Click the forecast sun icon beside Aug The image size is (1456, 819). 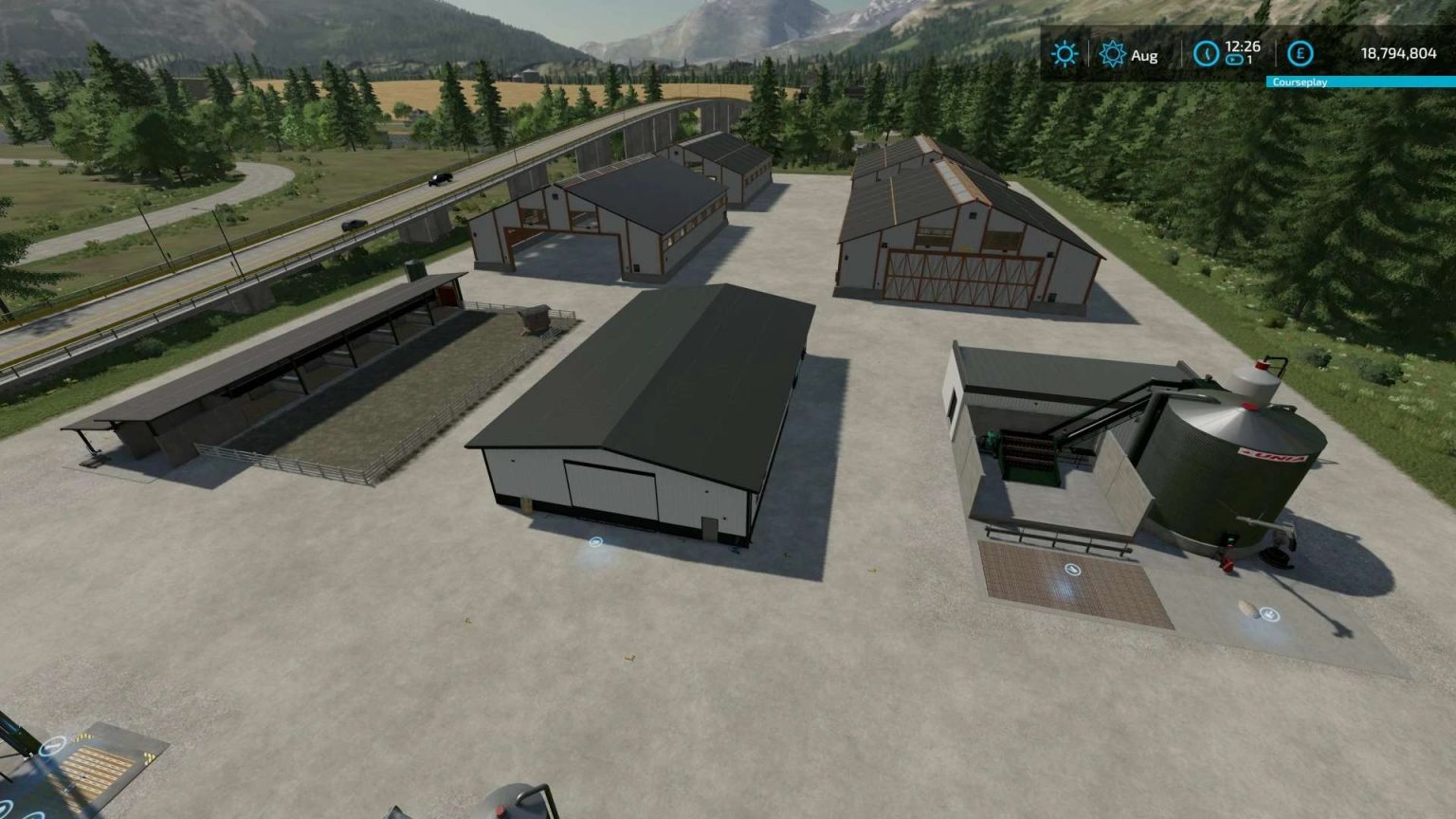(x=1111, y=54)
